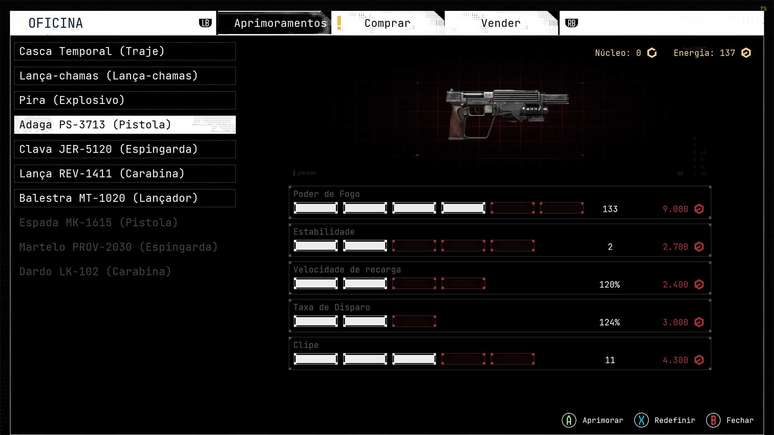Viewport: 774px width, 435px height.
Task: Select Balestra MT-1020 launcher
Action: click(x=125, y=198)
